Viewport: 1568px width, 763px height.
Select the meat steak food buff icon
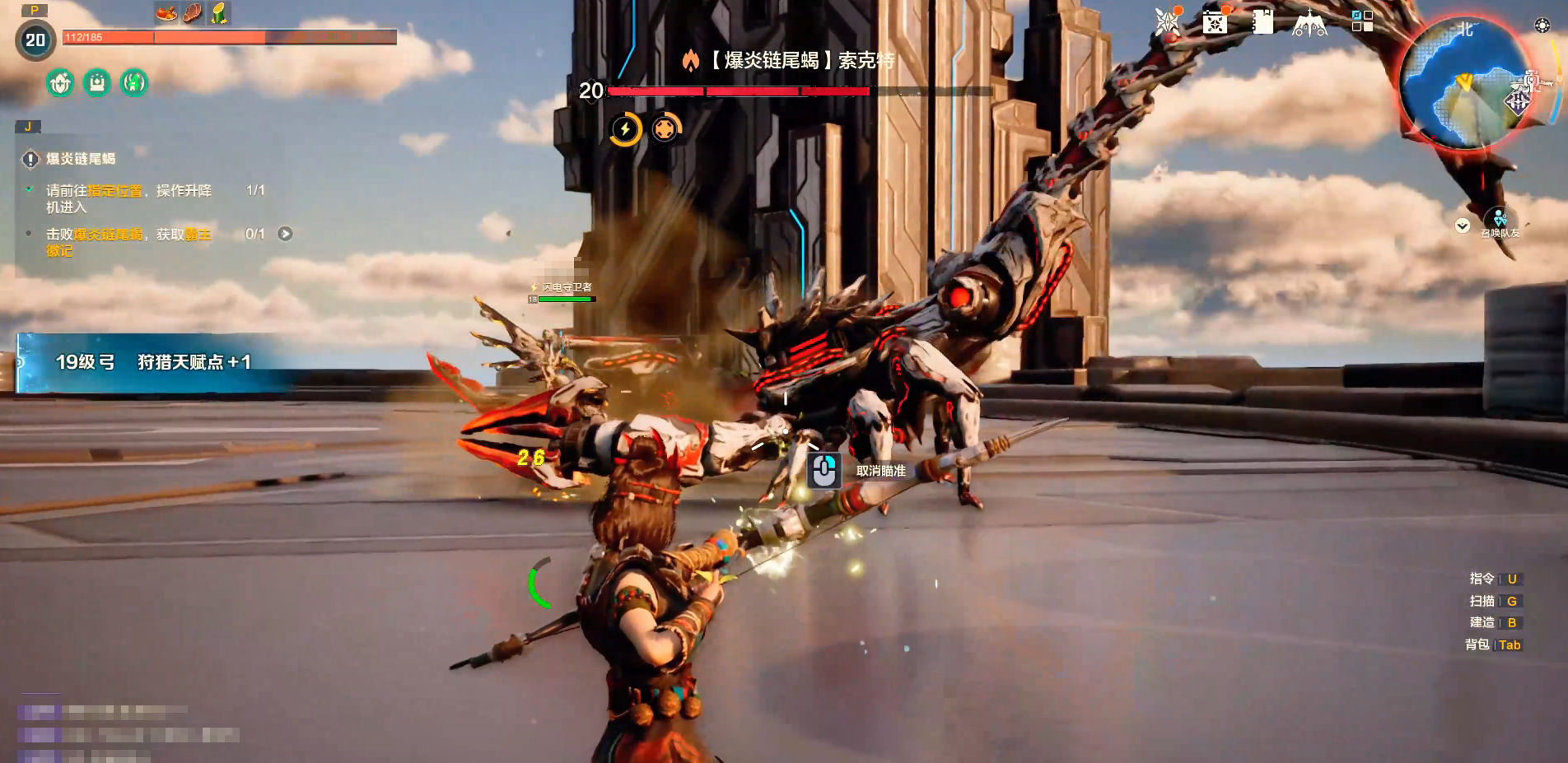pyautogui.click(x=193, y=13)
